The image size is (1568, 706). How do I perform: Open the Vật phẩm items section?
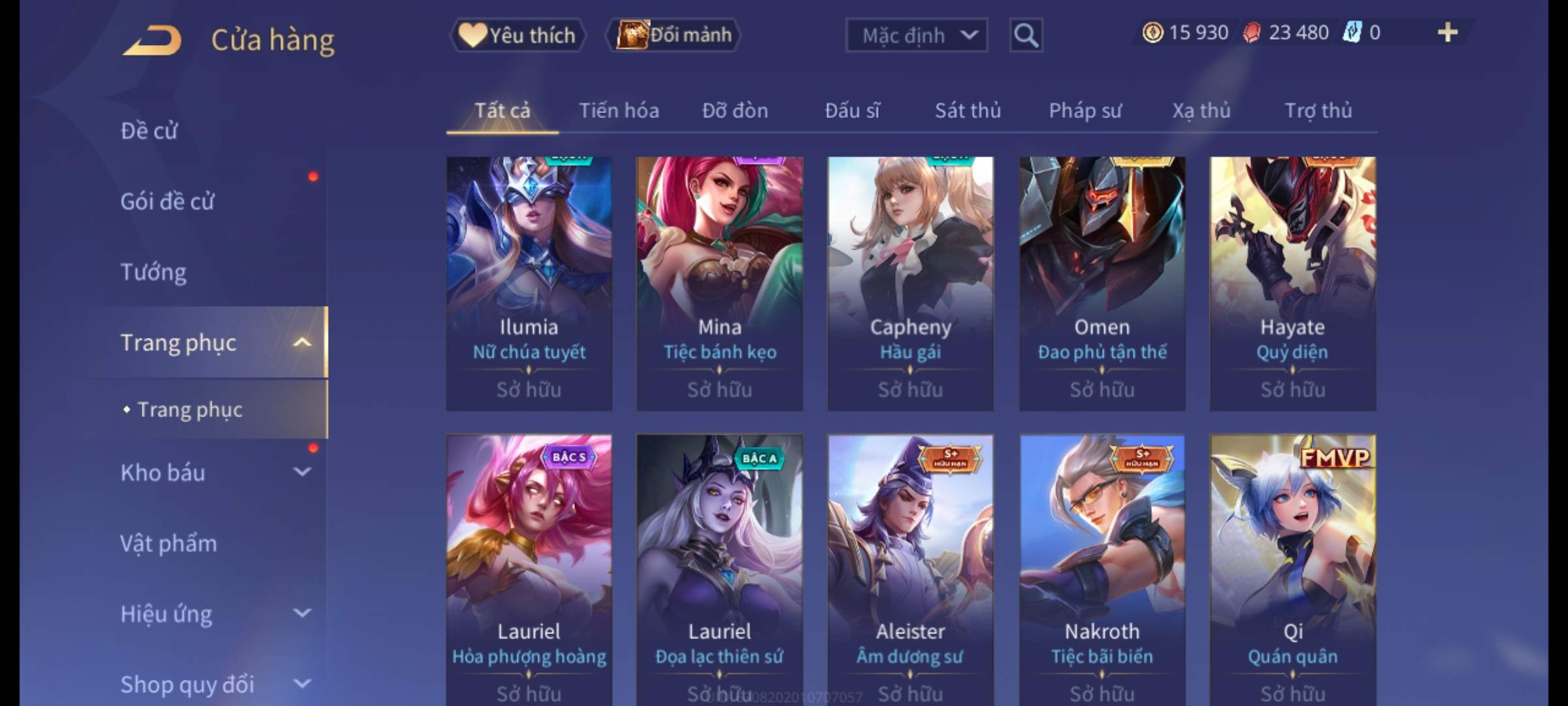pyautogui.click(x=169, y=544)
